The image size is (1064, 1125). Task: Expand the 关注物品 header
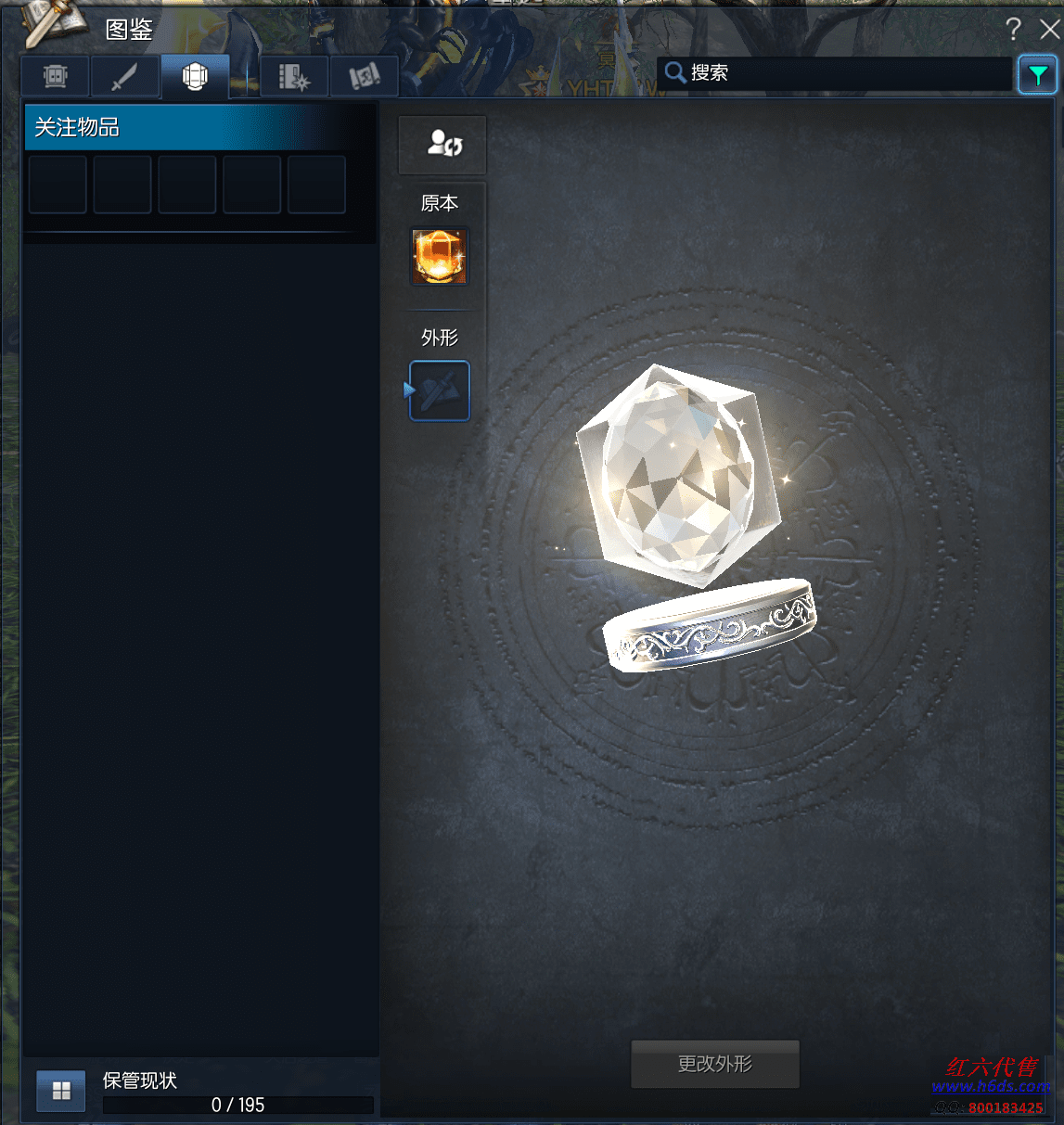tap(186, 127)
